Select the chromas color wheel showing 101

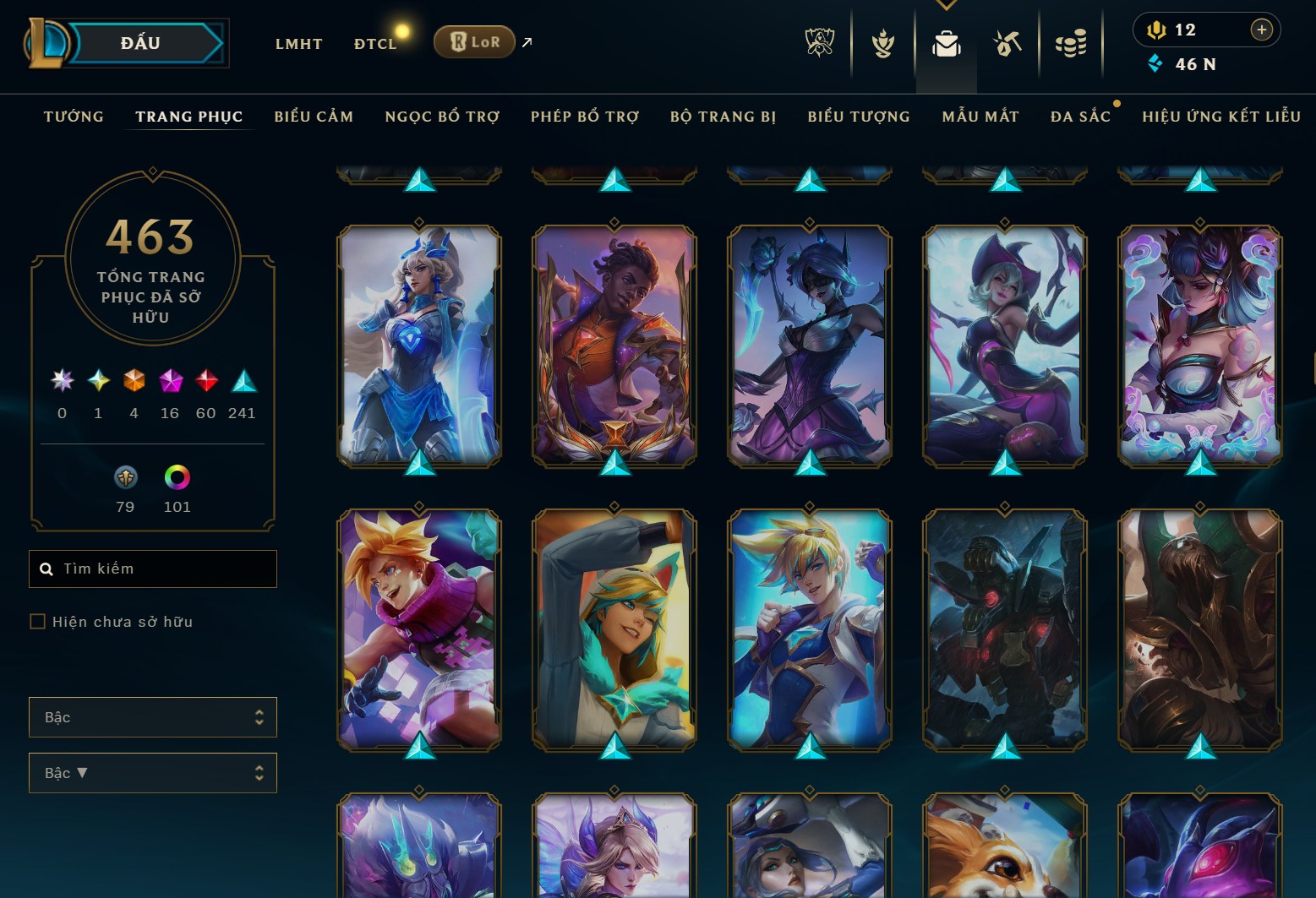point(178,478)
